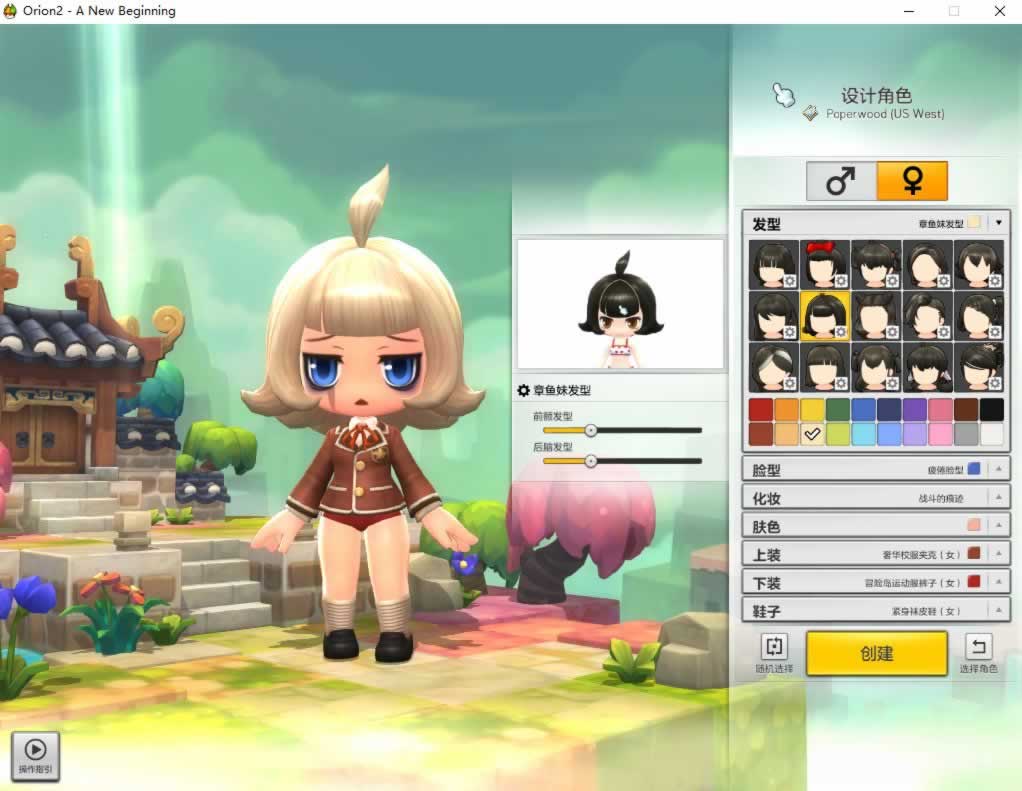Image resolution: width=1022 pixels, height=791 pixels.
Task: Click the 前额发型 front hair slider
Action: click(x=591, y=430)
